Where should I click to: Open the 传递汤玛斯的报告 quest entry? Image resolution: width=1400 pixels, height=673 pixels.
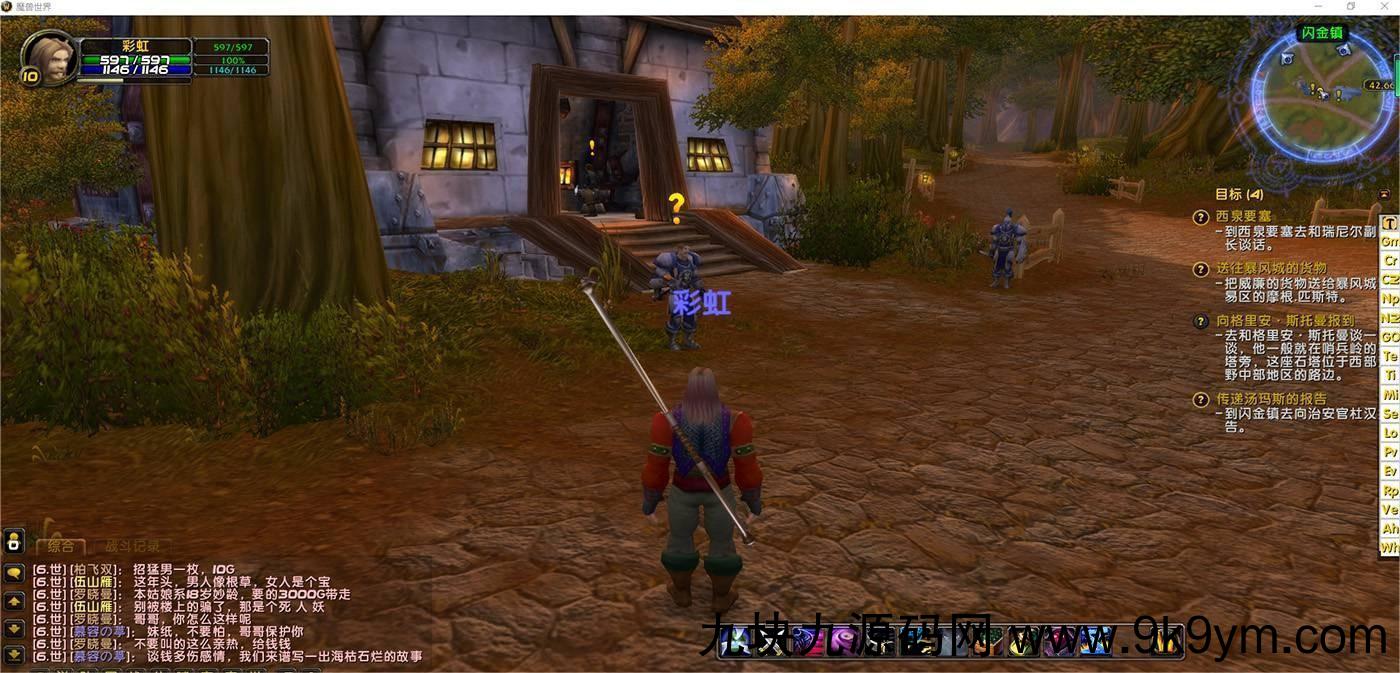(x=1271, y=399)
